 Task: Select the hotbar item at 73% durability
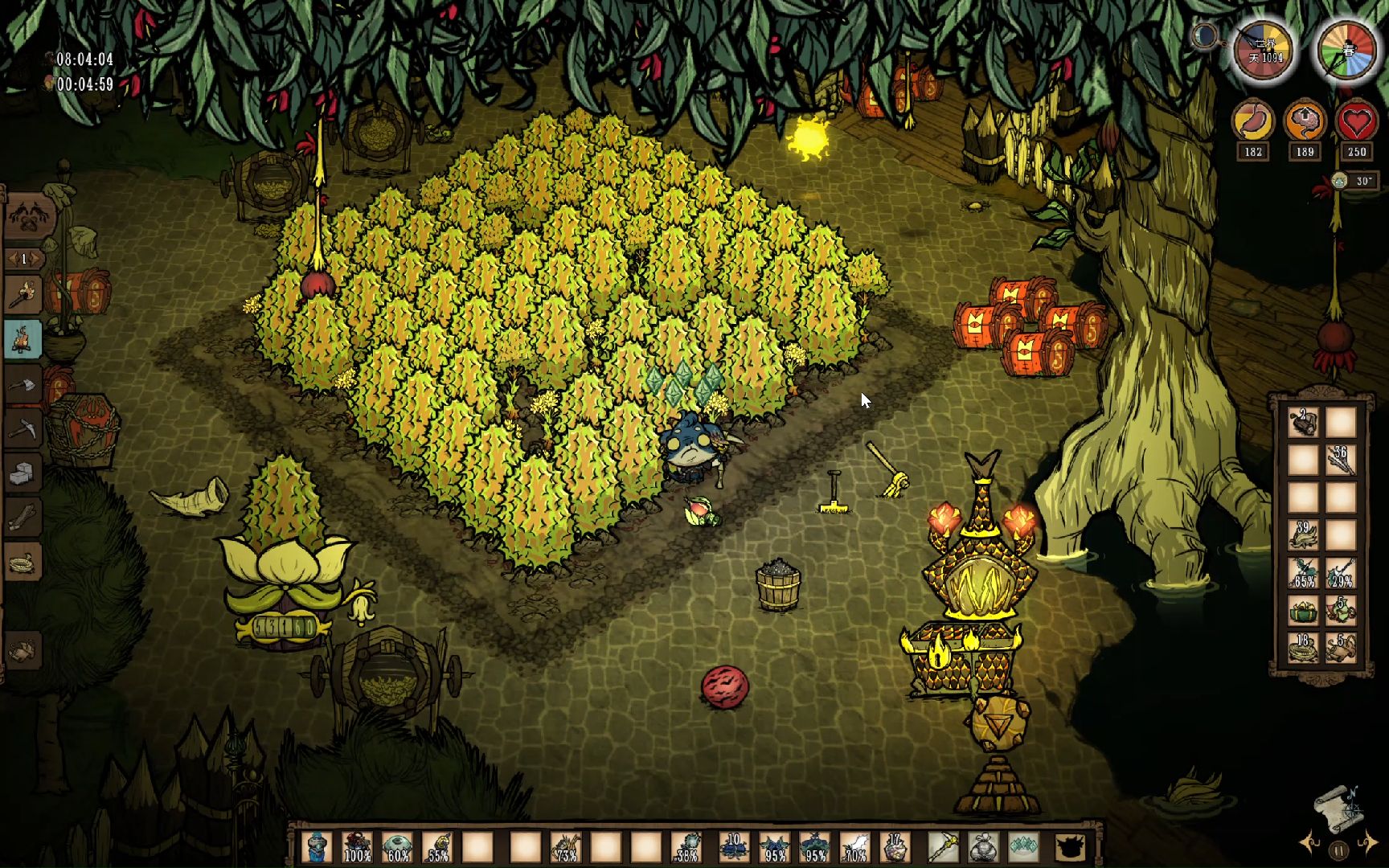pos(565,847)
